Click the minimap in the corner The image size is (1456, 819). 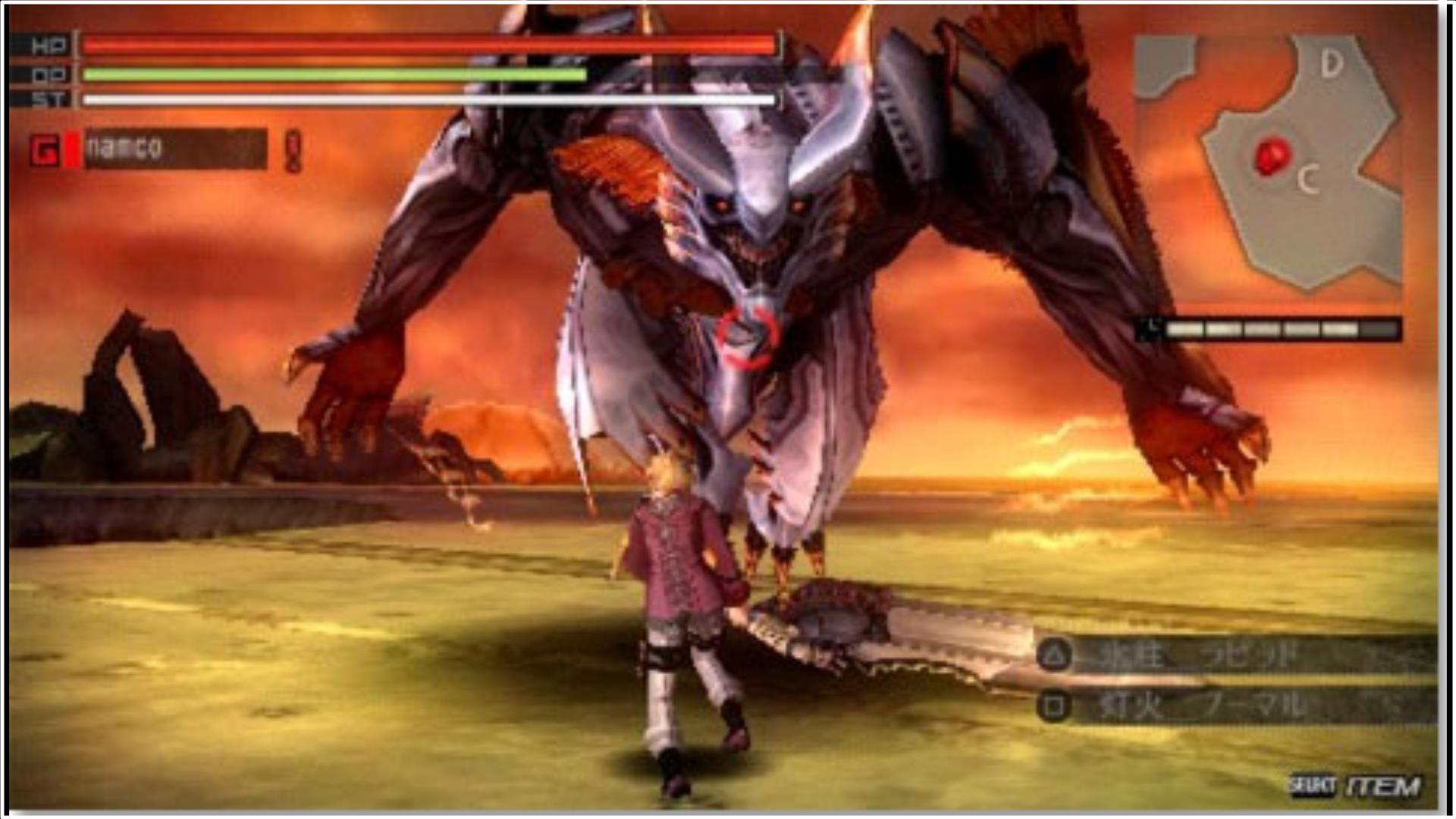coord(1268,164)
